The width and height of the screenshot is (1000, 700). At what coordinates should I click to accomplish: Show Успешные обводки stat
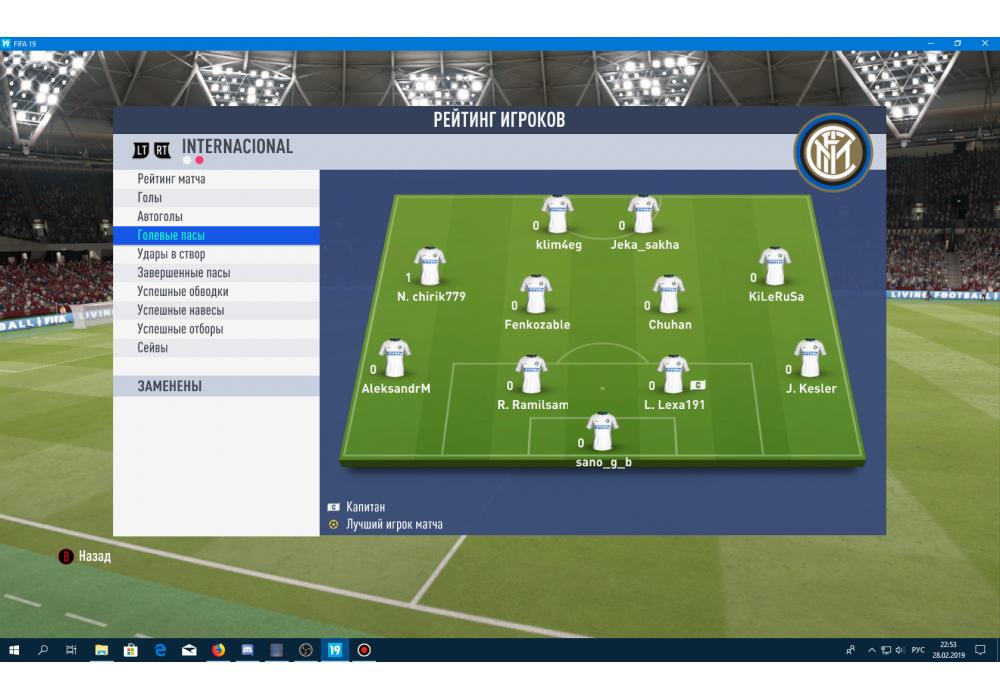coord(183,292)
